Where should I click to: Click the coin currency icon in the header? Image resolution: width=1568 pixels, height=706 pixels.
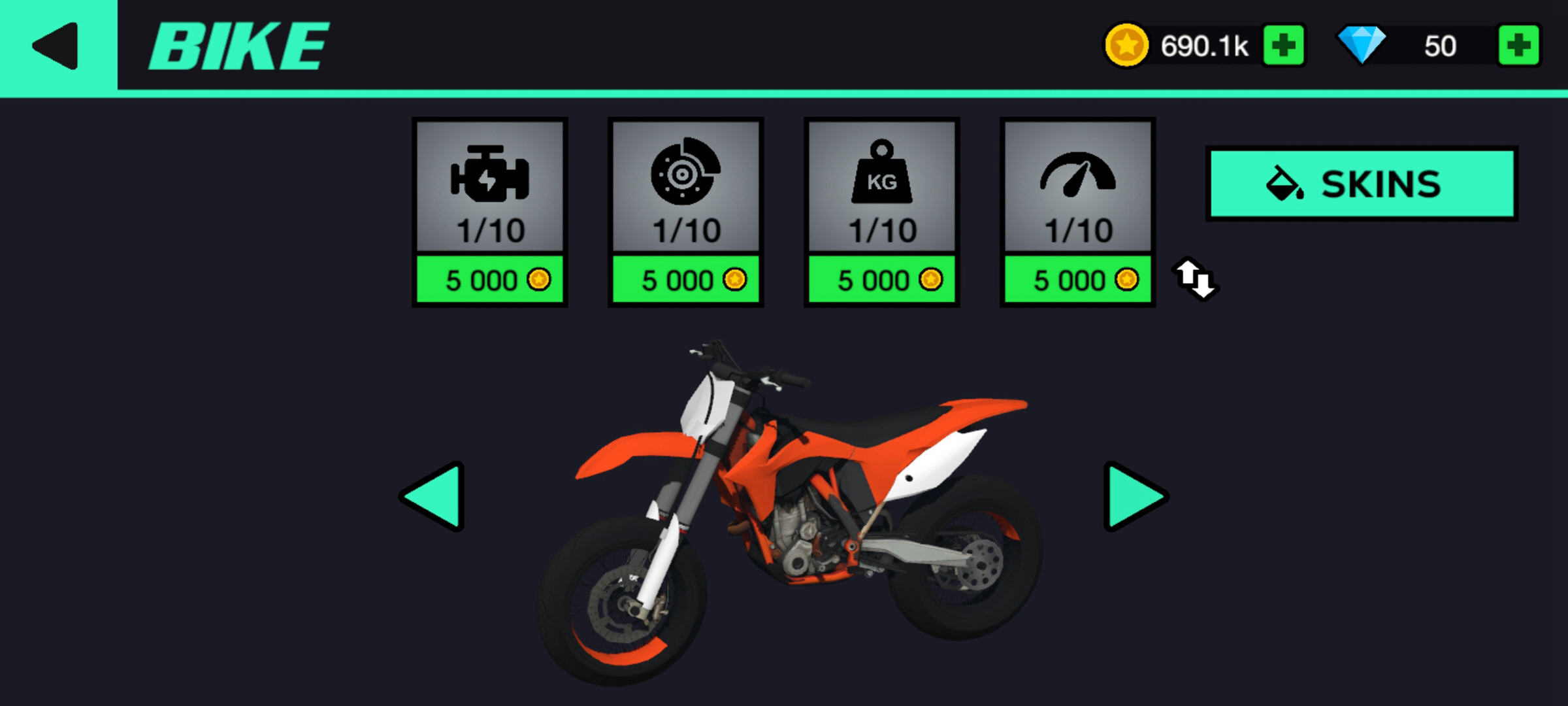[1128, 44]
